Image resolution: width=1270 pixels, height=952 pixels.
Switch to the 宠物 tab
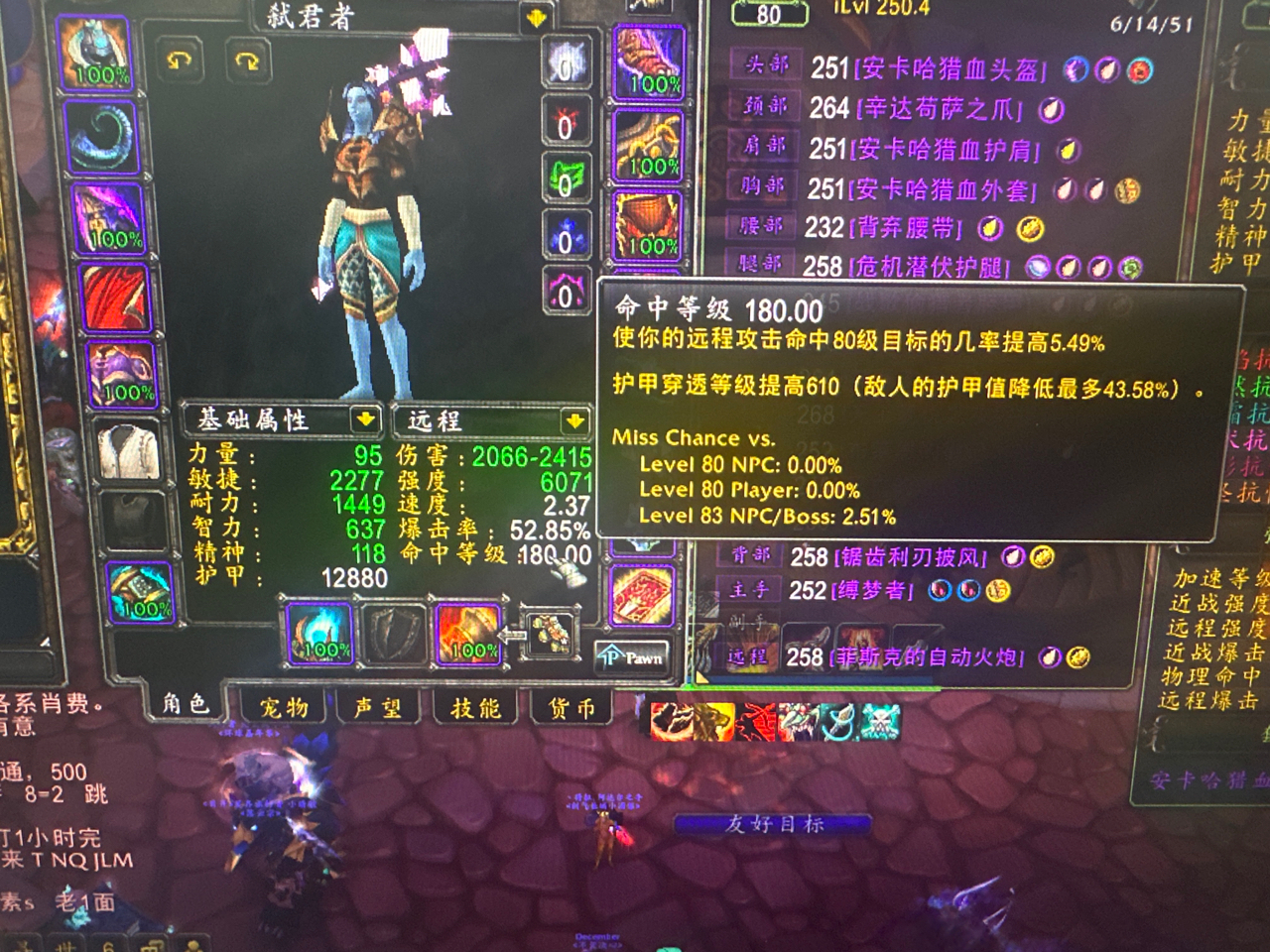point(287,707)
